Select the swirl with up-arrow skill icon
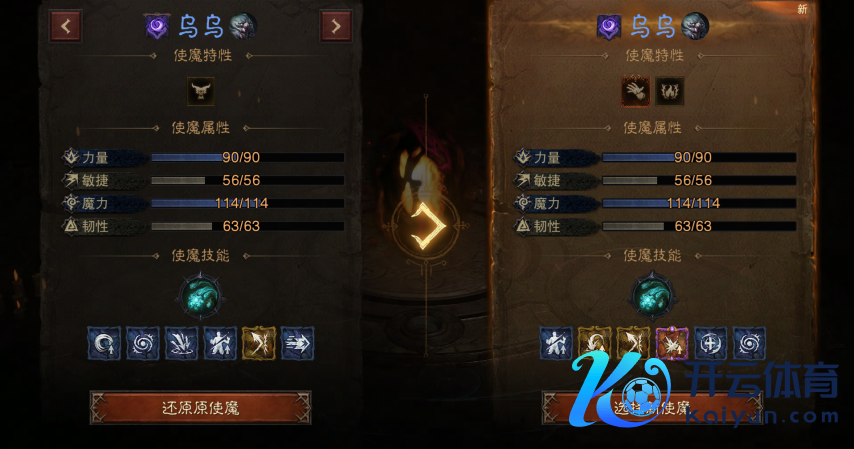This screenshot has width=854, height=449. 103,343
